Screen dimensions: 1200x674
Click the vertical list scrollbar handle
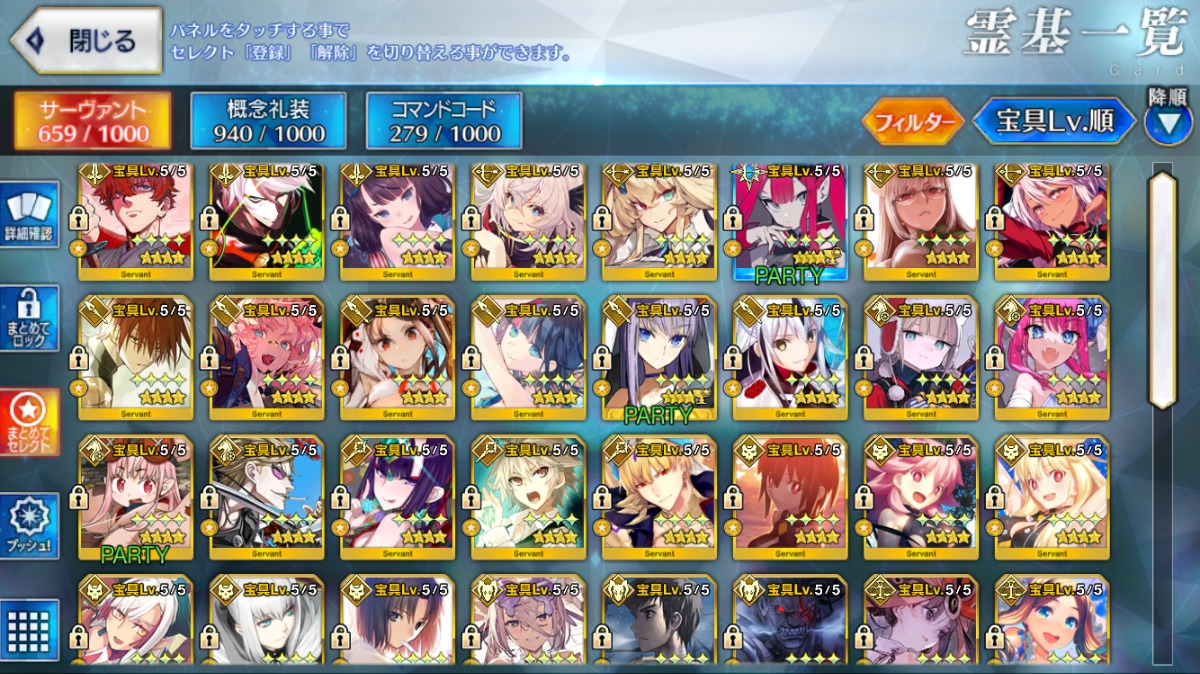click(x=1162, y=290)
